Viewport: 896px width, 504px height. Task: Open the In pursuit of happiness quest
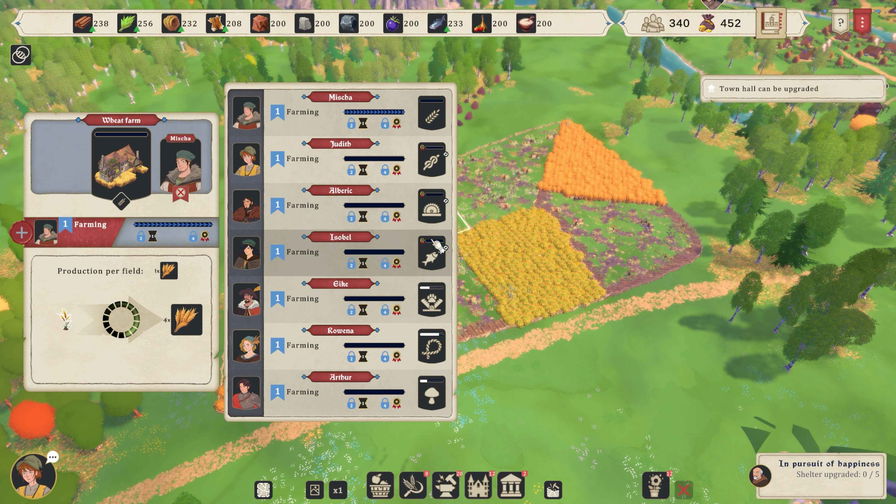click(818, 471)
